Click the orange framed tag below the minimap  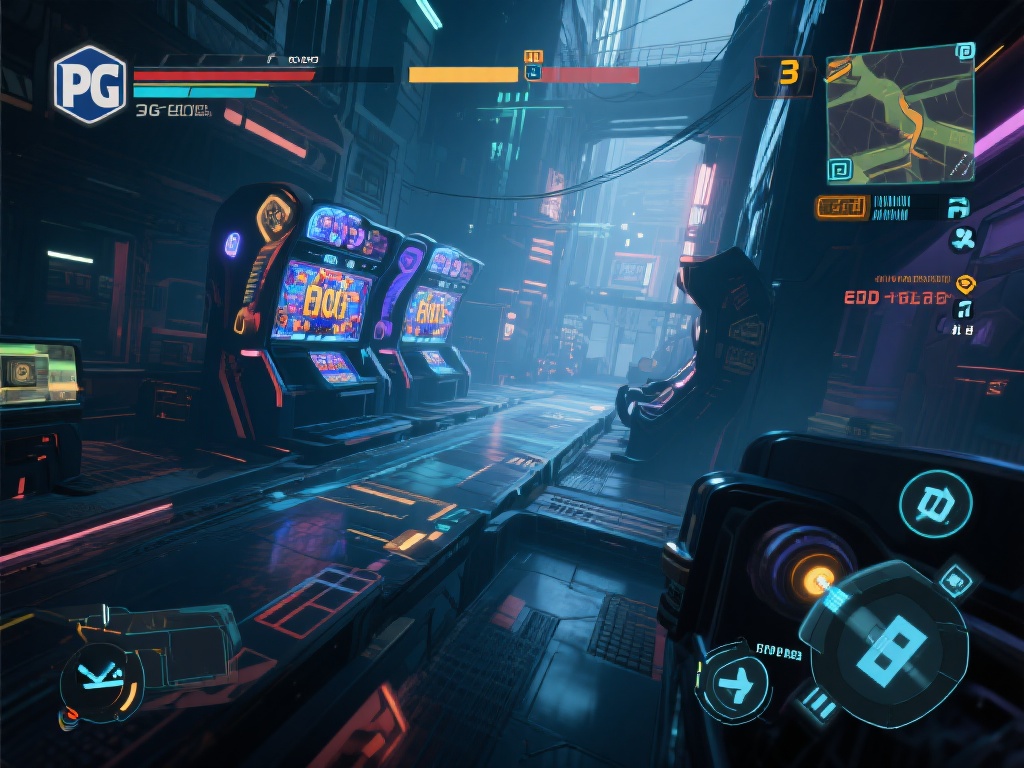coord(841,207)
